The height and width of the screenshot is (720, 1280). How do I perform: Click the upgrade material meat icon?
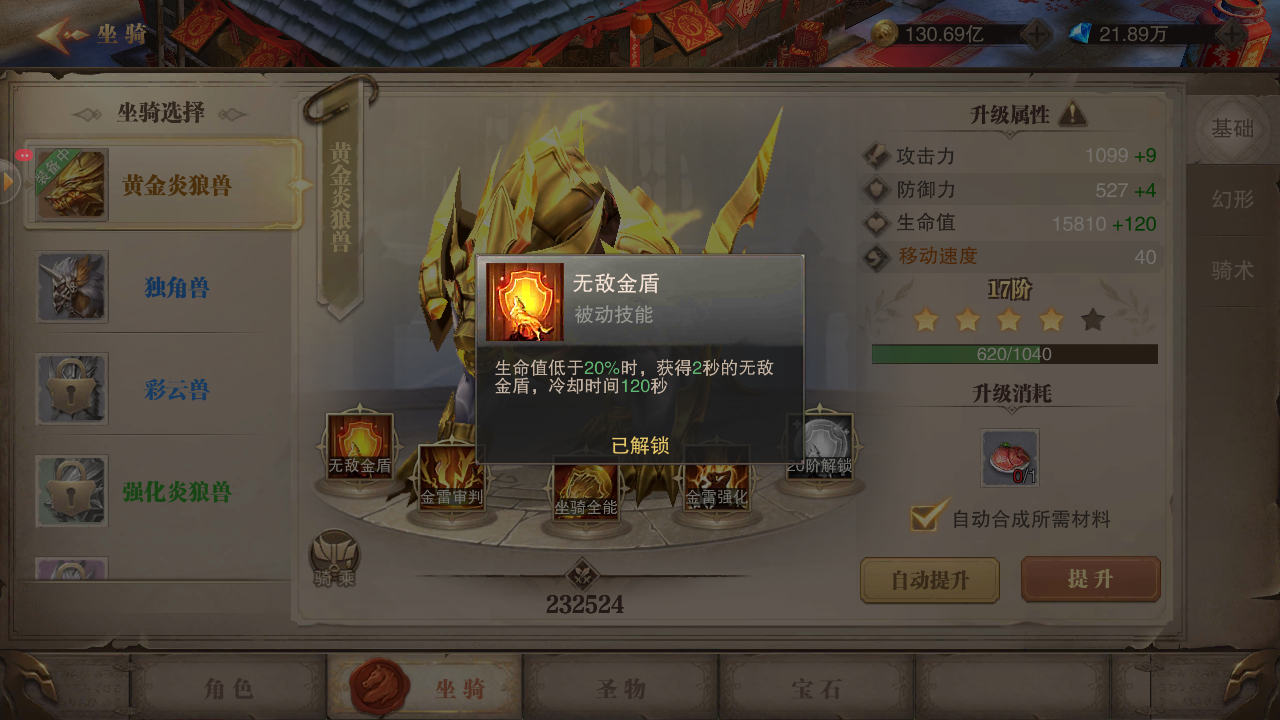click(1009, 456)
